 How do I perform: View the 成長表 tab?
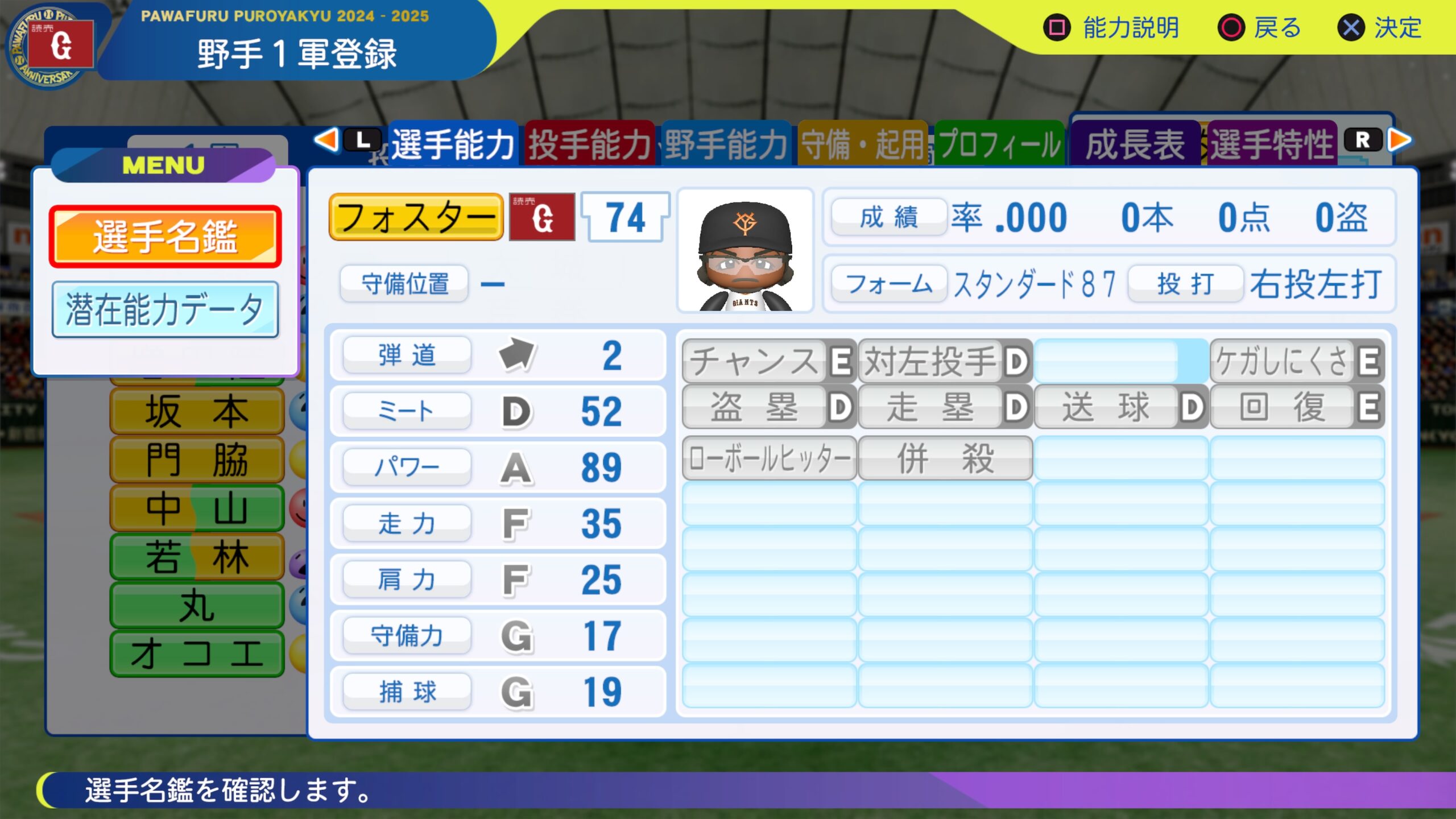pos(1135,144)
